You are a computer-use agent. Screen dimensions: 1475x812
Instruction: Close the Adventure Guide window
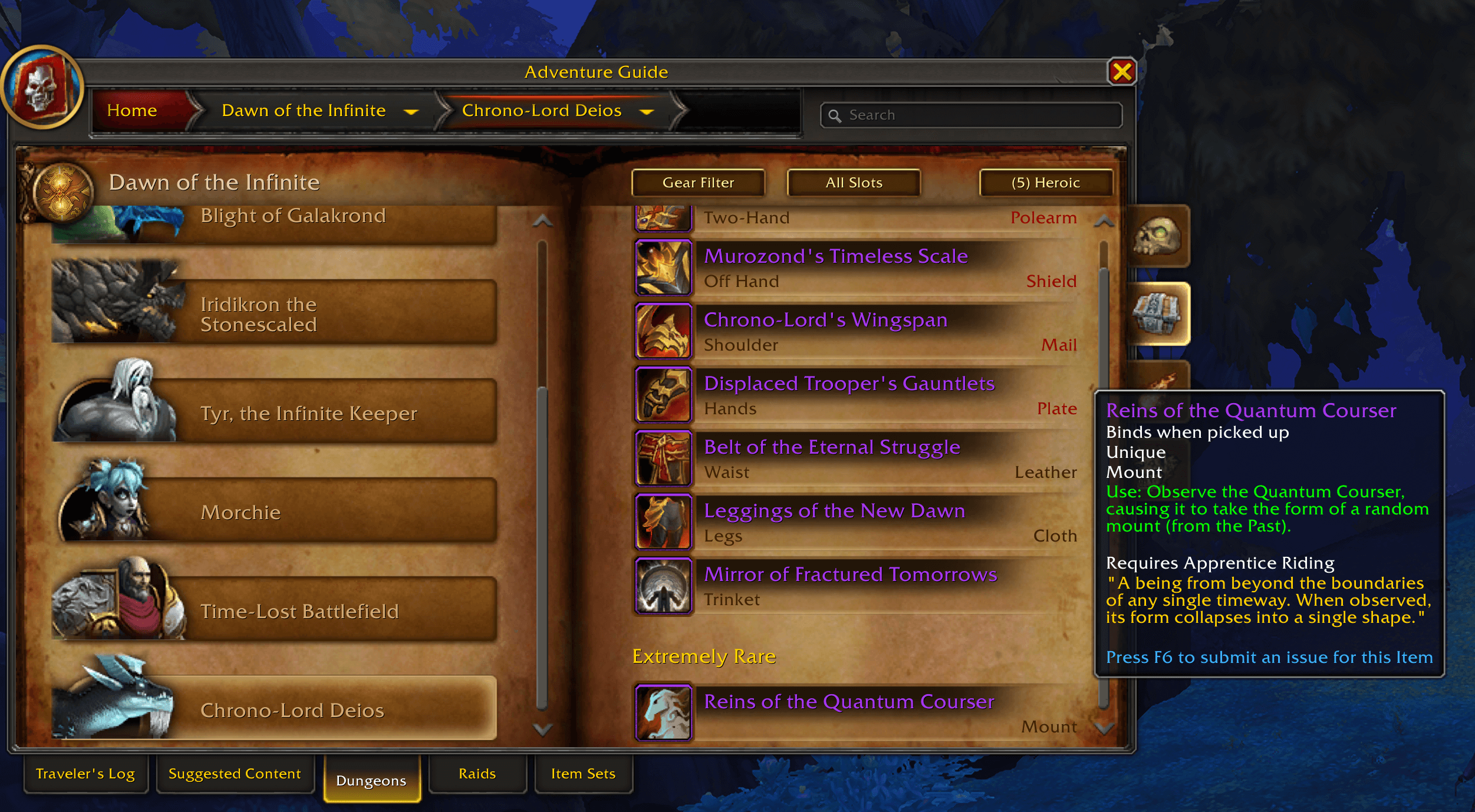(1121, 72)
